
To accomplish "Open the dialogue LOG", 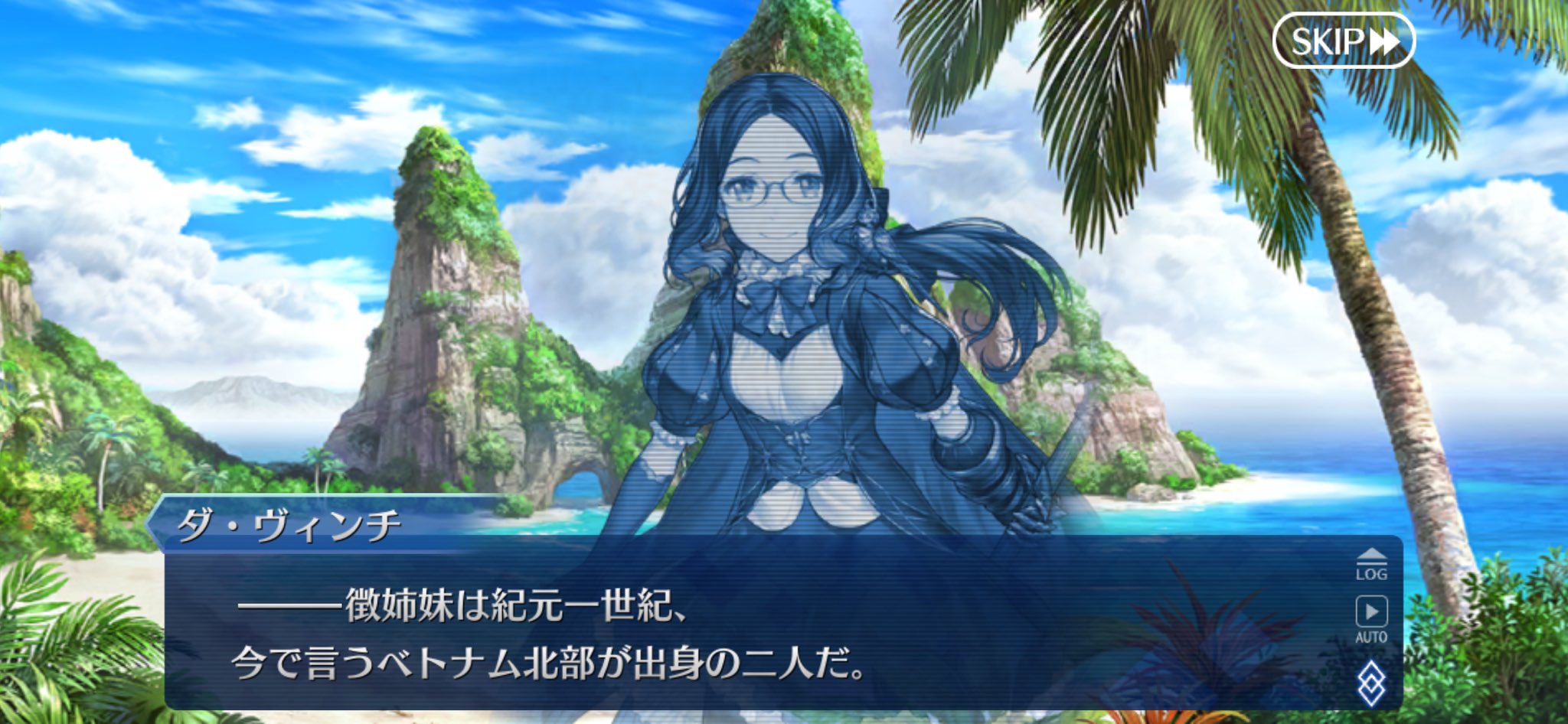I will [x=1370, y=565].
